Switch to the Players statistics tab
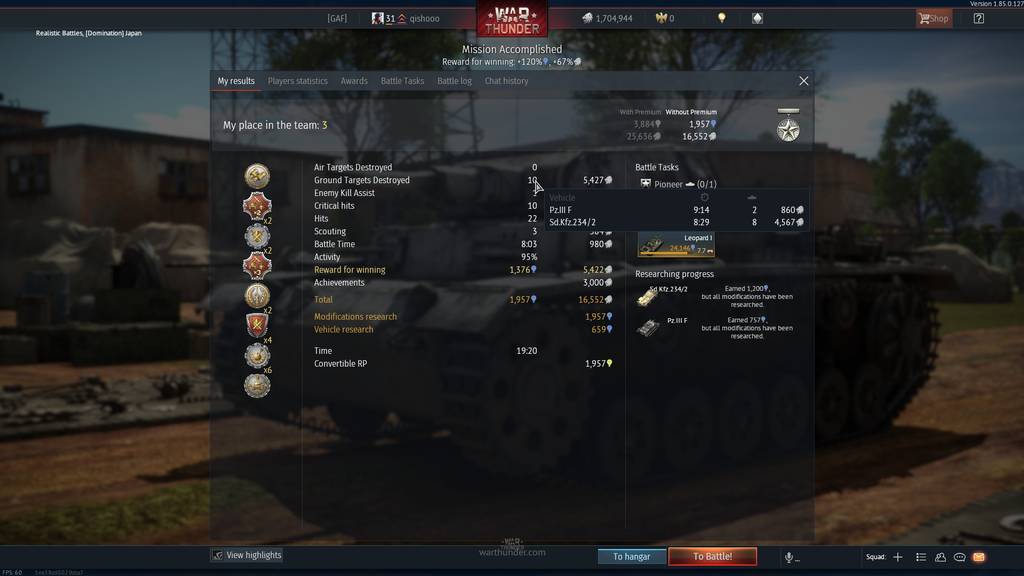This screenshot has height=576, width=1024. 297,81
